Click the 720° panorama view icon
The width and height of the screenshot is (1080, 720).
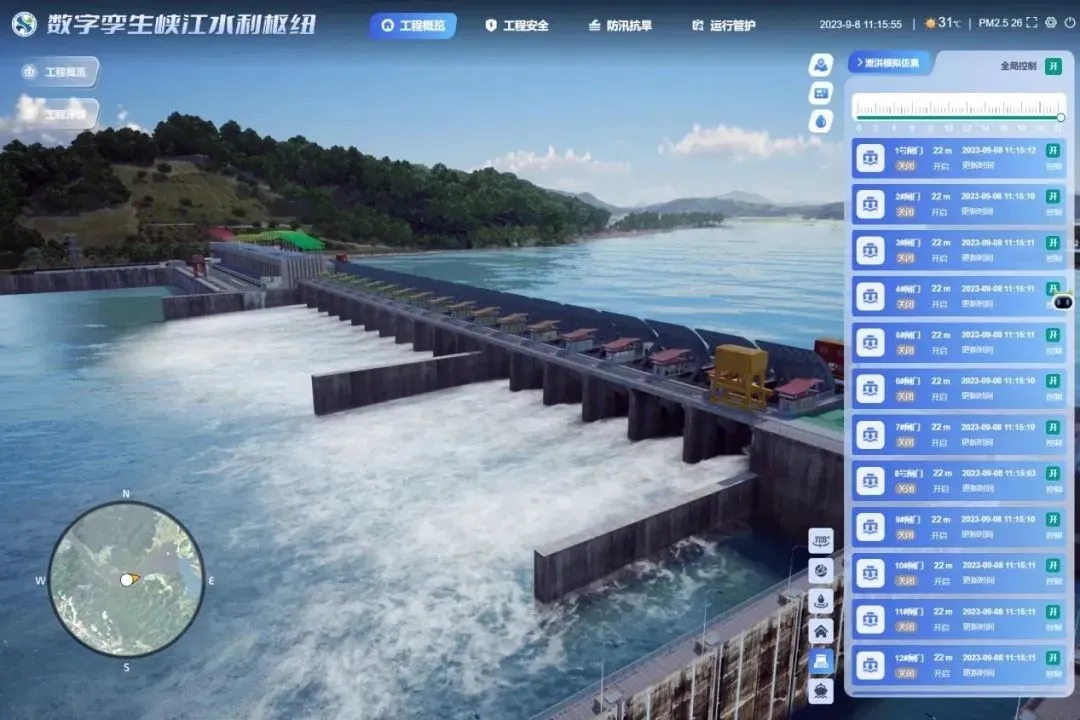pos(821,541)
